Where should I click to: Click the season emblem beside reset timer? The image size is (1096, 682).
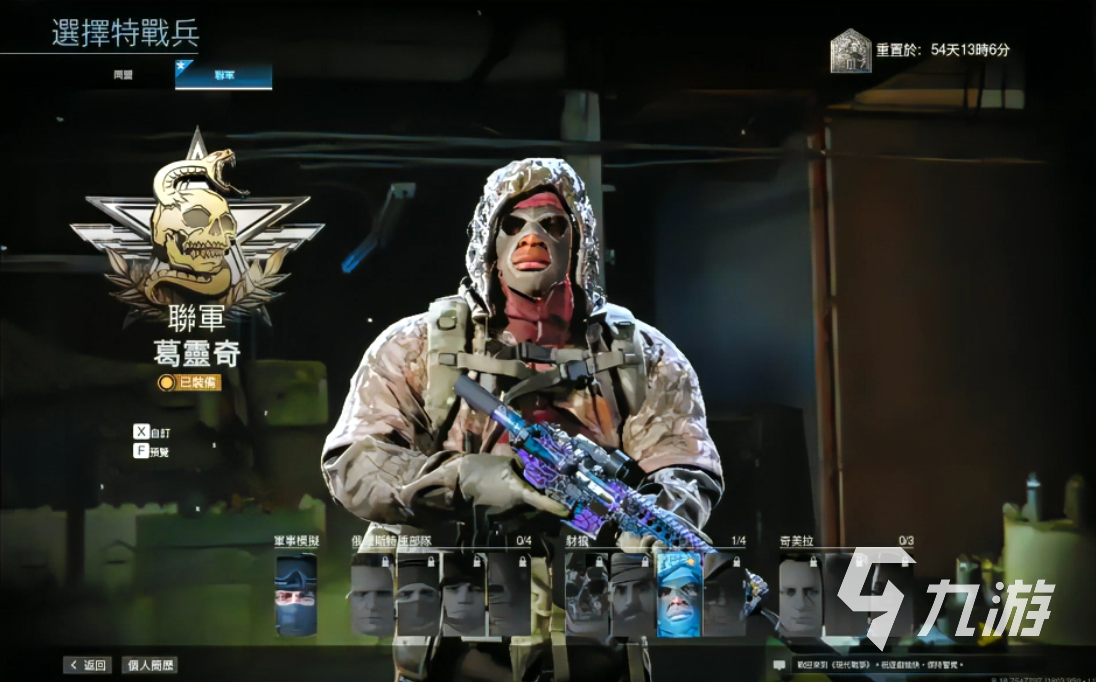[x=850, y=51]
